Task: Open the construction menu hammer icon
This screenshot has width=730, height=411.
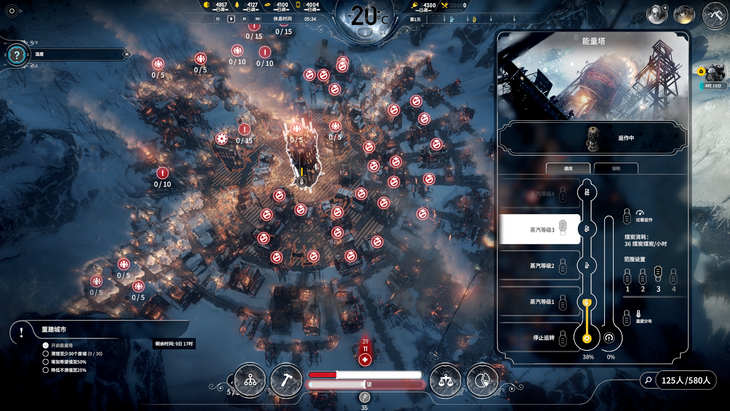Action: click(286, 380)
